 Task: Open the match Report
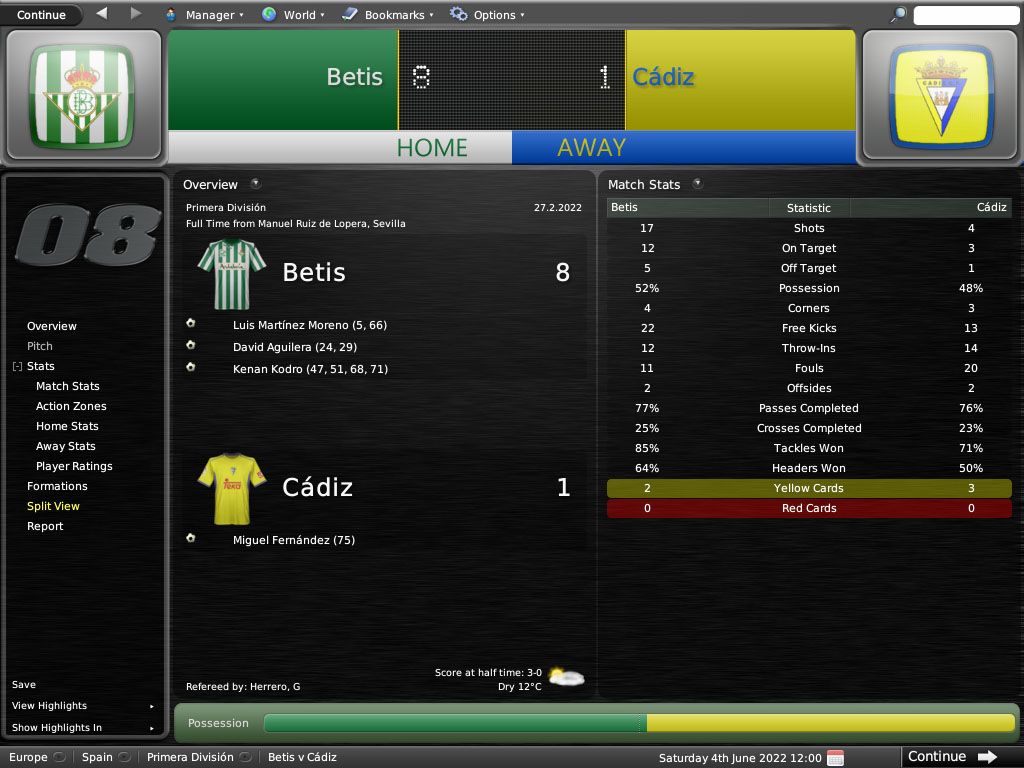click(45, 526)
